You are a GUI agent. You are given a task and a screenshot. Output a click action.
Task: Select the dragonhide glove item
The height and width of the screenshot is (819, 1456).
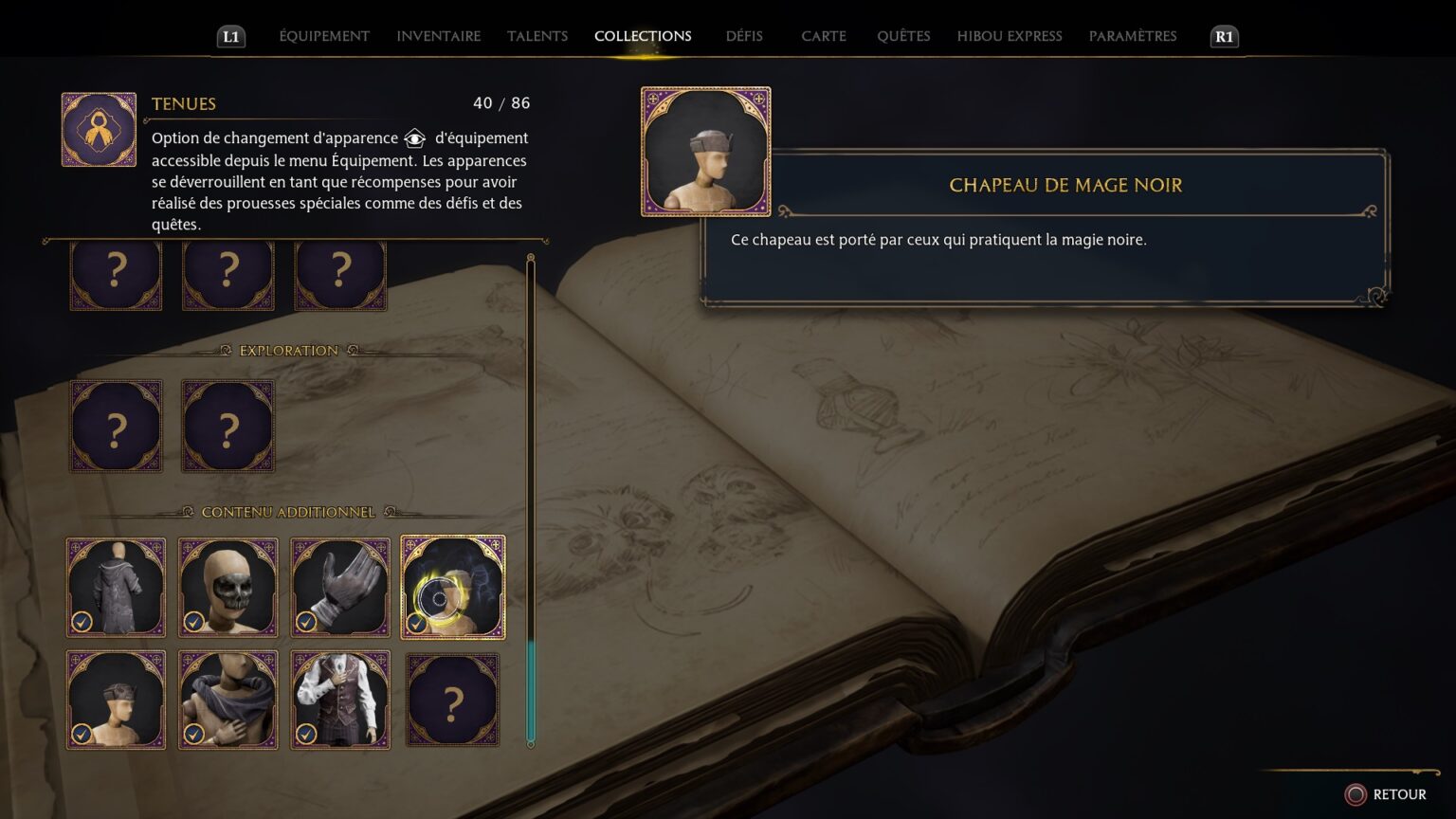click(340, 587)
